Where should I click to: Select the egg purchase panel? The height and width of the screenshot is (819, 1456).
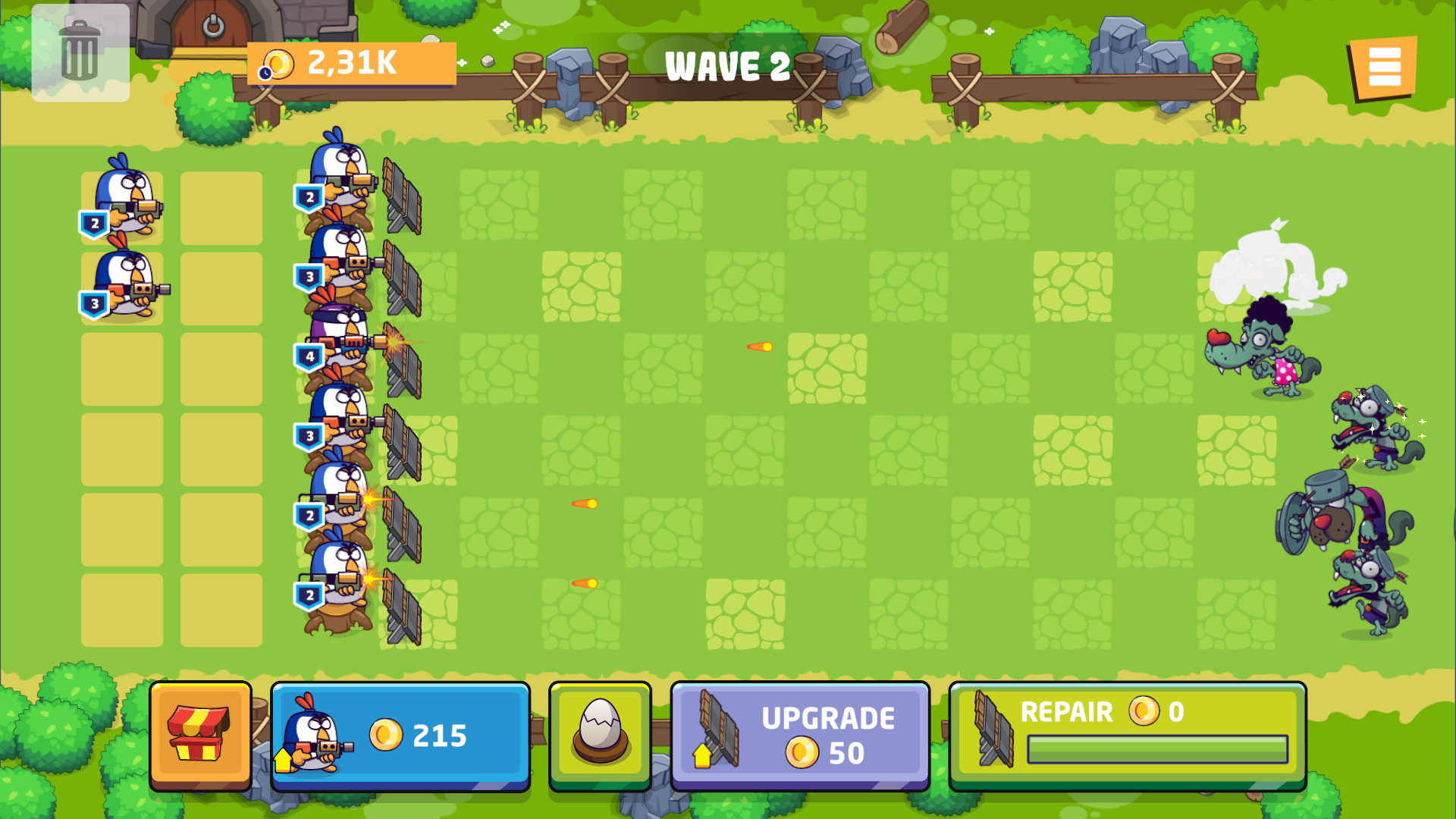tap(599, 733)
